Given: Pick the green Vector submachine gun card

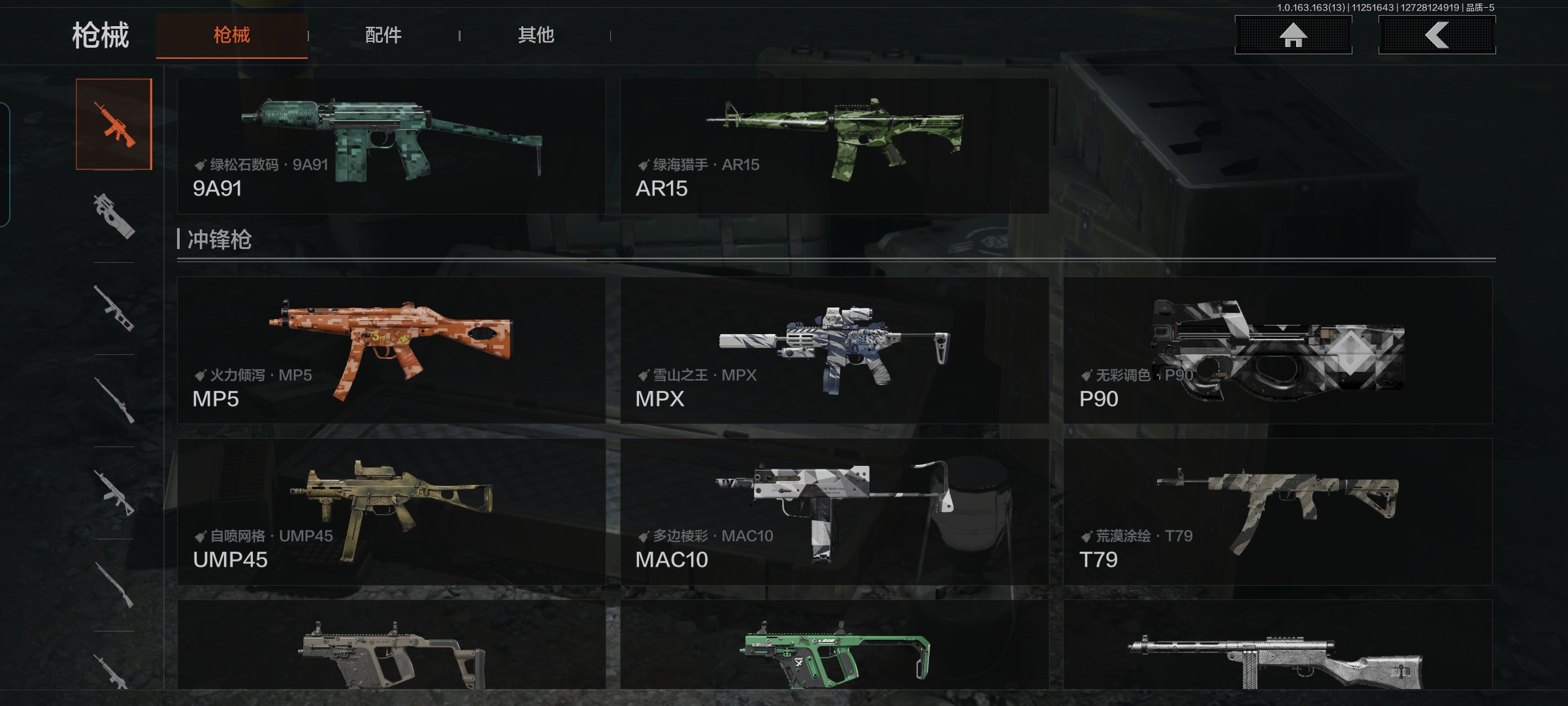Looking at the screenshot, I should coord(834,646).
